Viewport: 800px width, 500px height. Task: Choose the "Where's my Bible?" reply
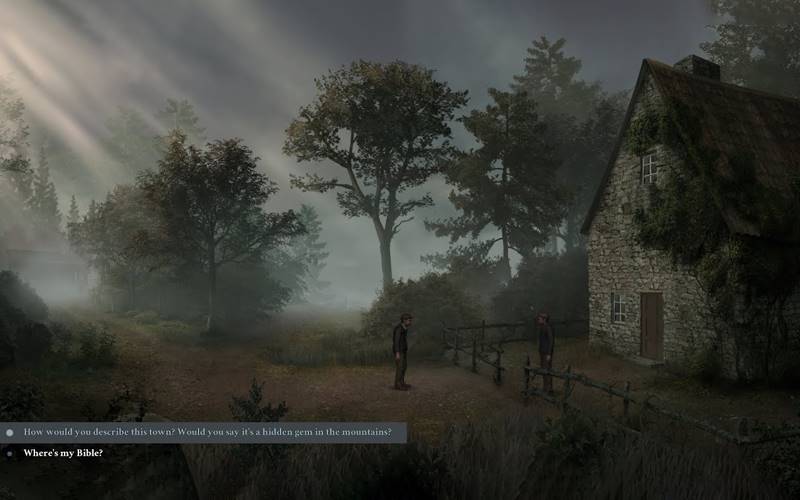point(63,453)
